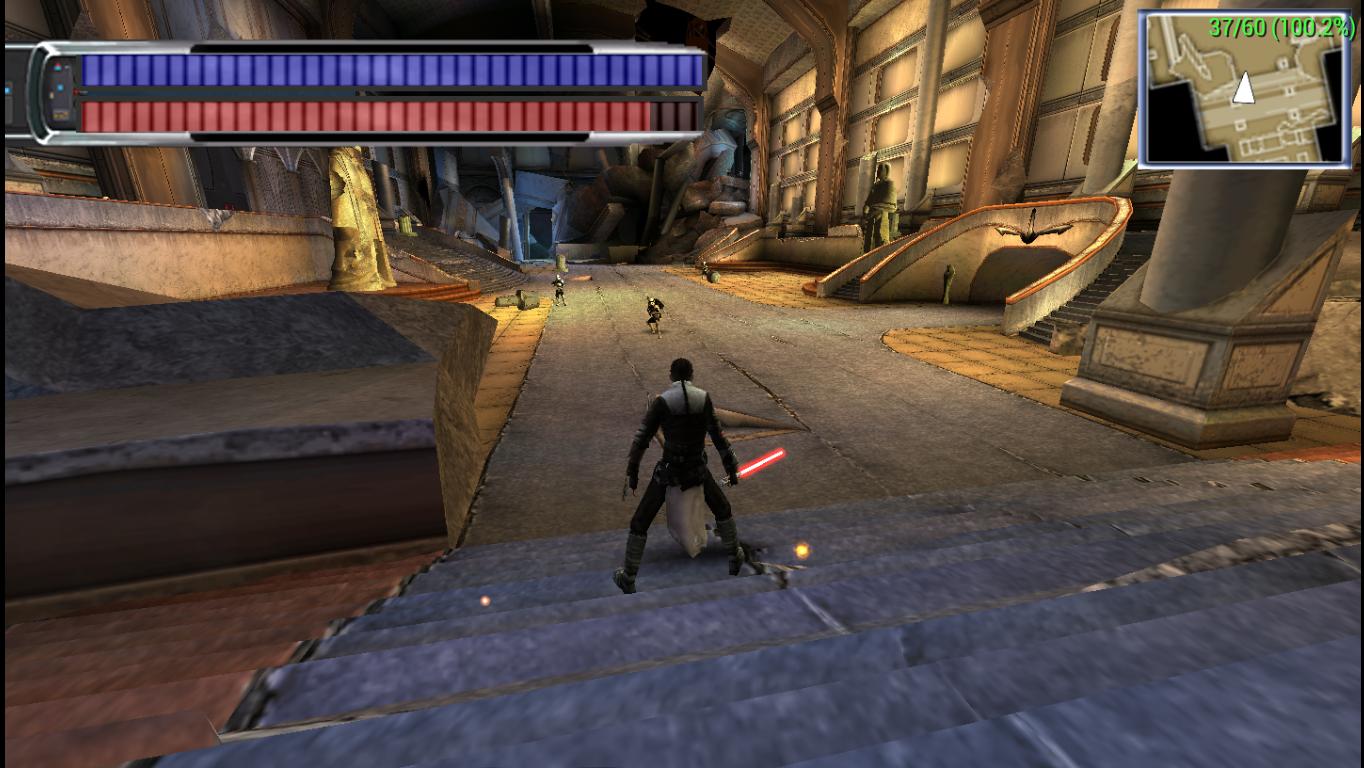Click the minimap in the corner
This screenshot has width=1364, height=768.
click(1244, 89)
